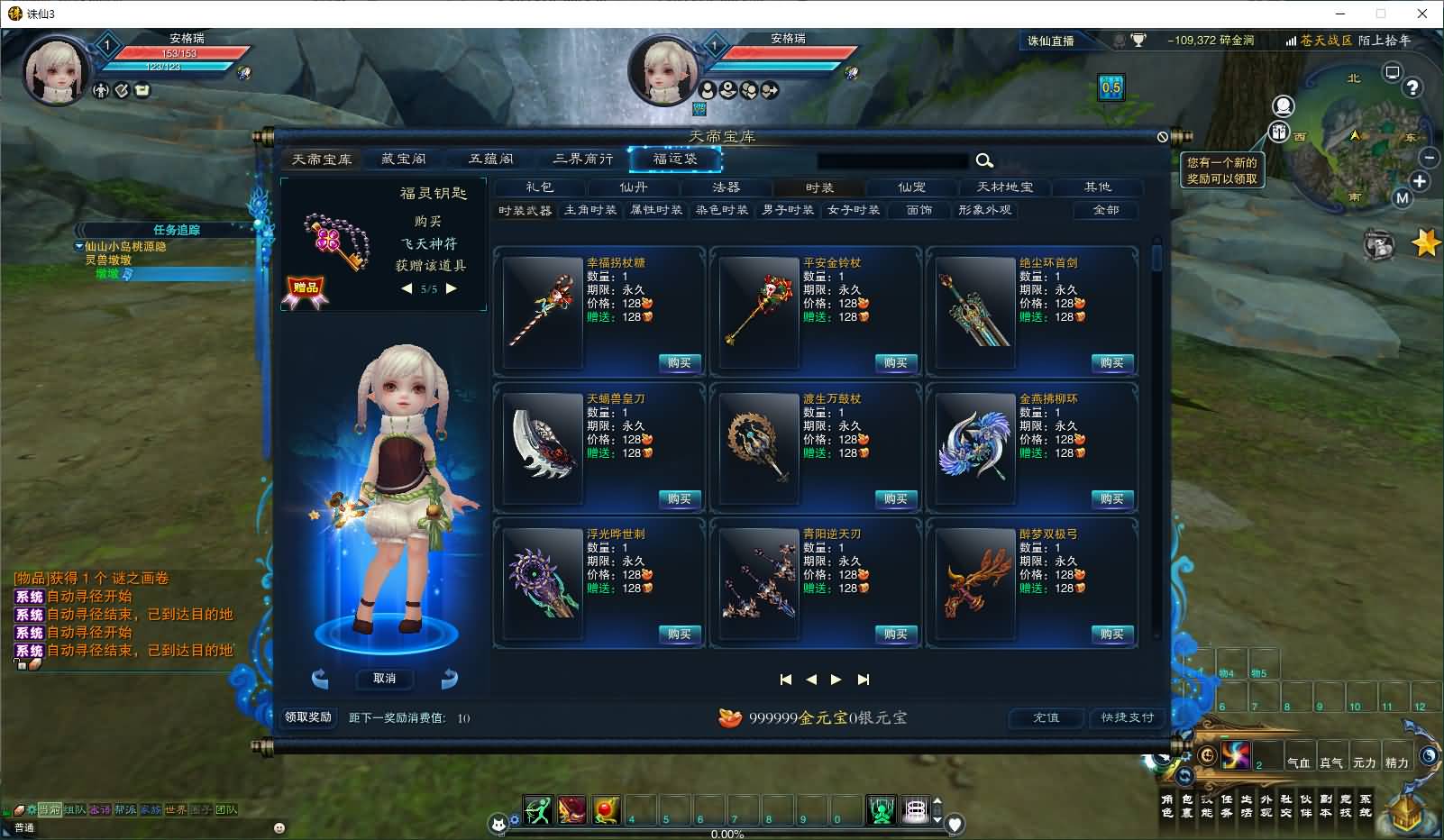Click the 取消 button under character preview
Viewport: 1444px width, 840px height.
[x=384, y=679]
